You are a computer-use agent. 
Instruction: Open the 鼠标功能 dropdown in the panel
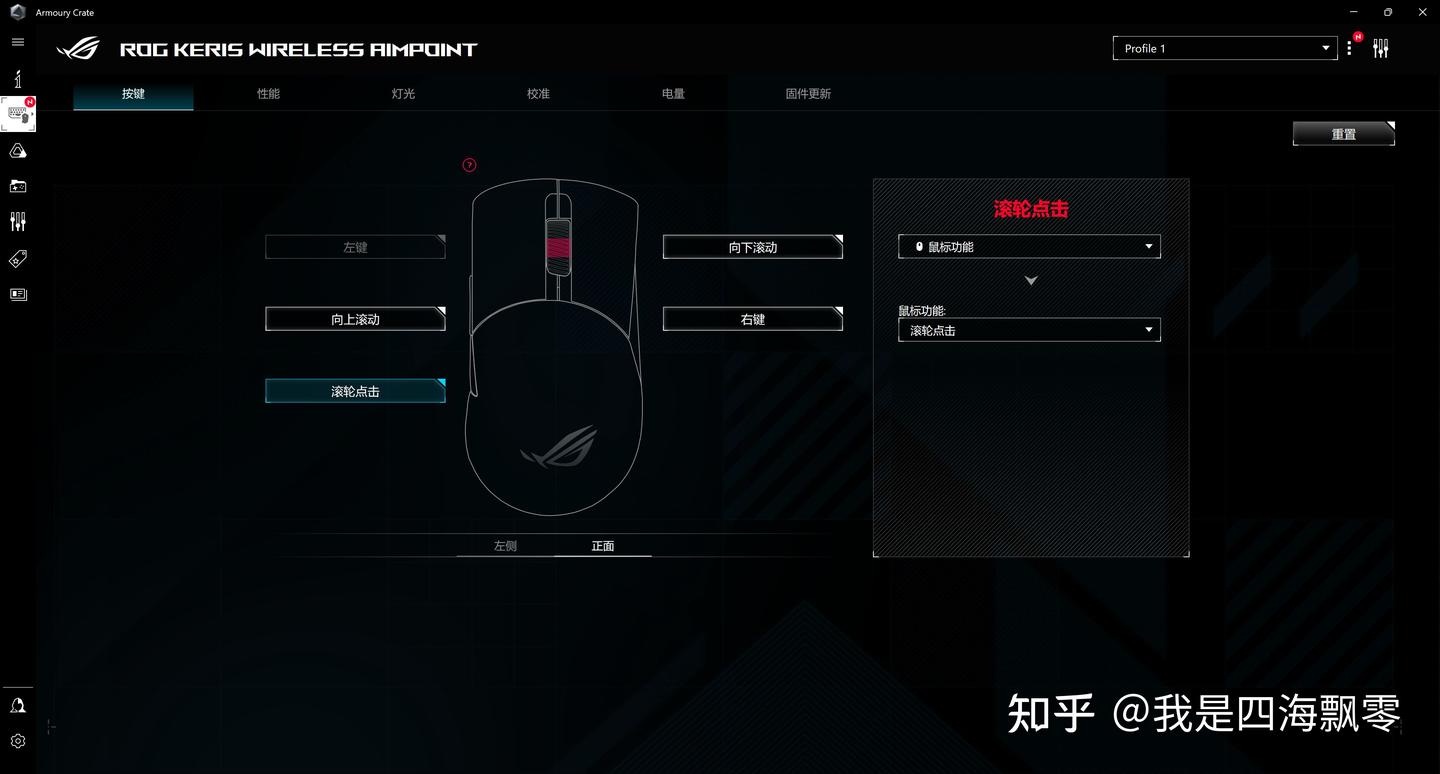(x=1029, y=246)
